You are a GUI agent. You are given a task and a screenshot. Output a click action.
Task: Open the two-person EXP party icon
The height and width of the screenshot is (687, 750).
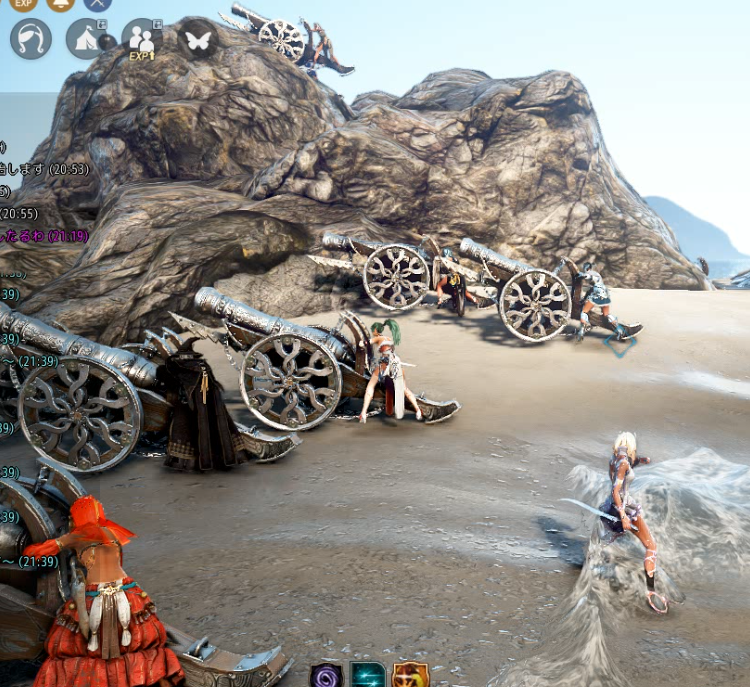[x=142, y=38]
